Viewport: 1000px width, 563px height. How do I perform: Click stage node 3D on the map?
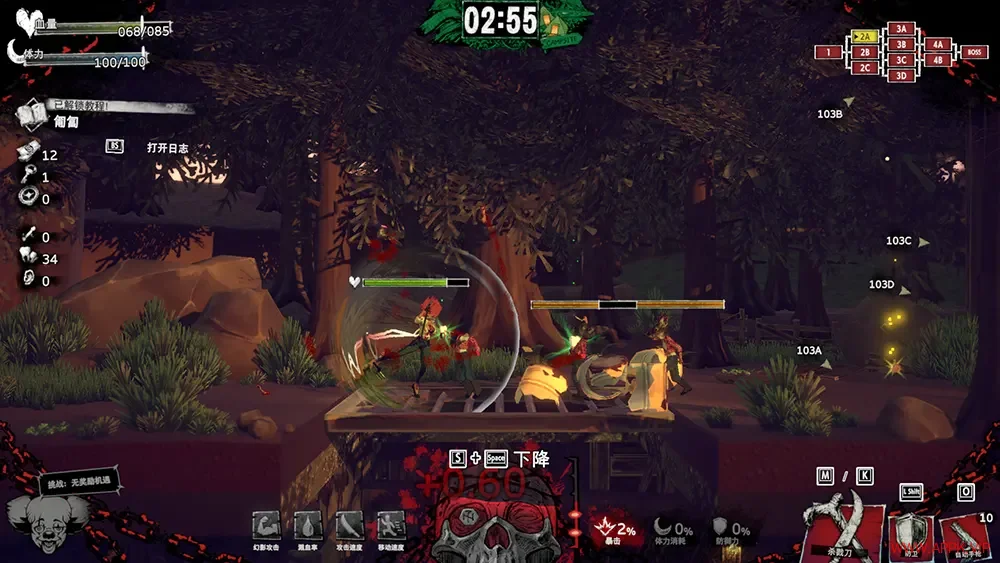(901, 75)
